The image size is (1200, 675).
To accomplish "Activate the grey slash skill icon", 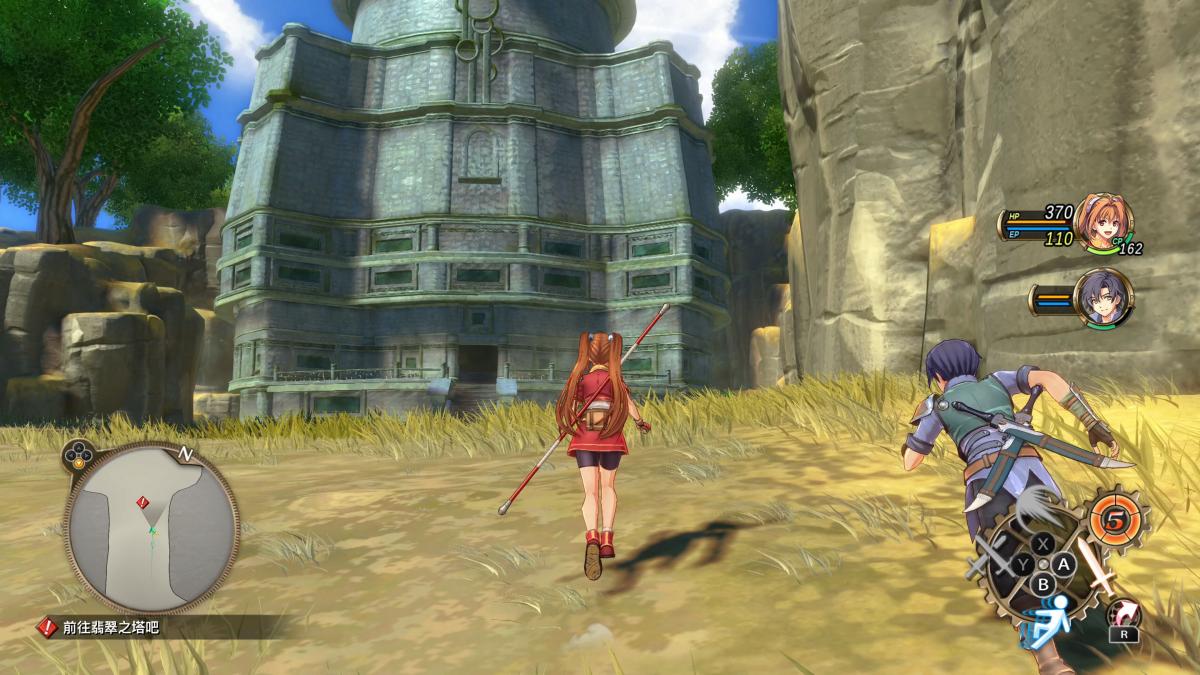I will (1038, 510).
